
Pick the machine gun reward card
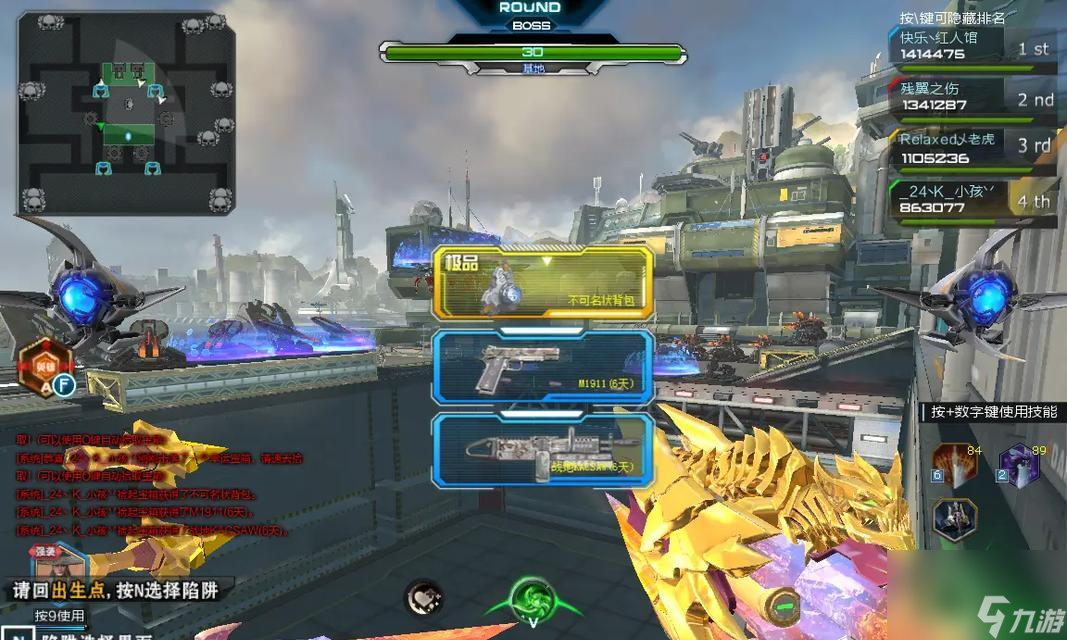click(543, 450)
